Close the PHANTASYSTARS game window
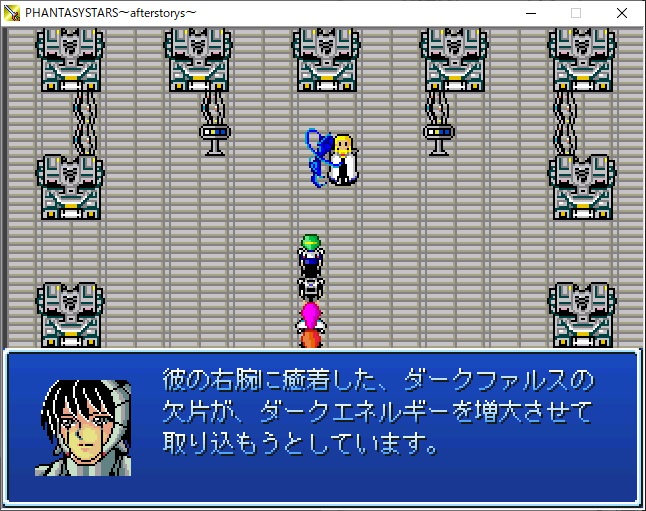646x511 pixels. [622, 13]
